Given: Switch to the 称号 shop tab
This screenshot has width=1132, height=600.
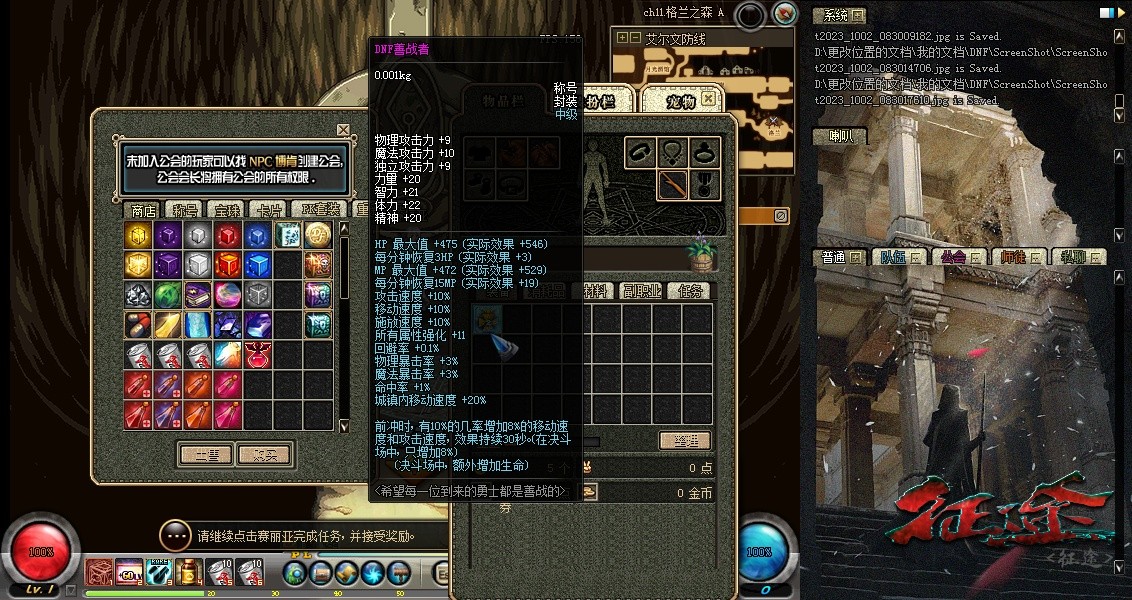Looking at the screenshot, I should click(186, 210).
